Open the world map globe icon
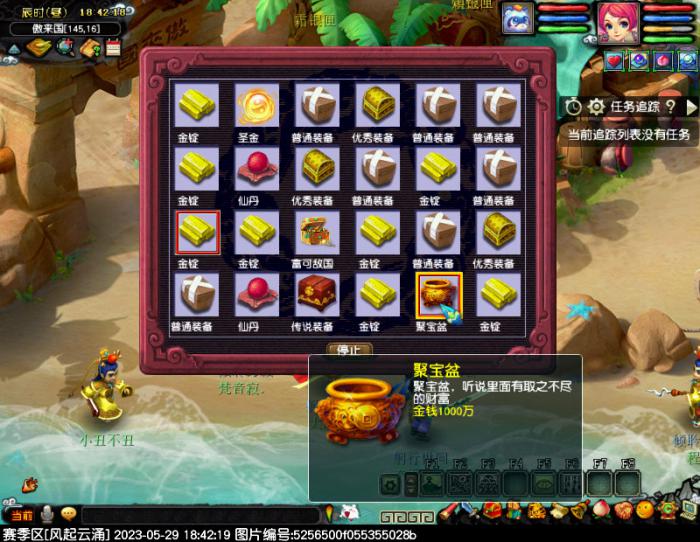The image size is (700, 542). tap(65, 47)
